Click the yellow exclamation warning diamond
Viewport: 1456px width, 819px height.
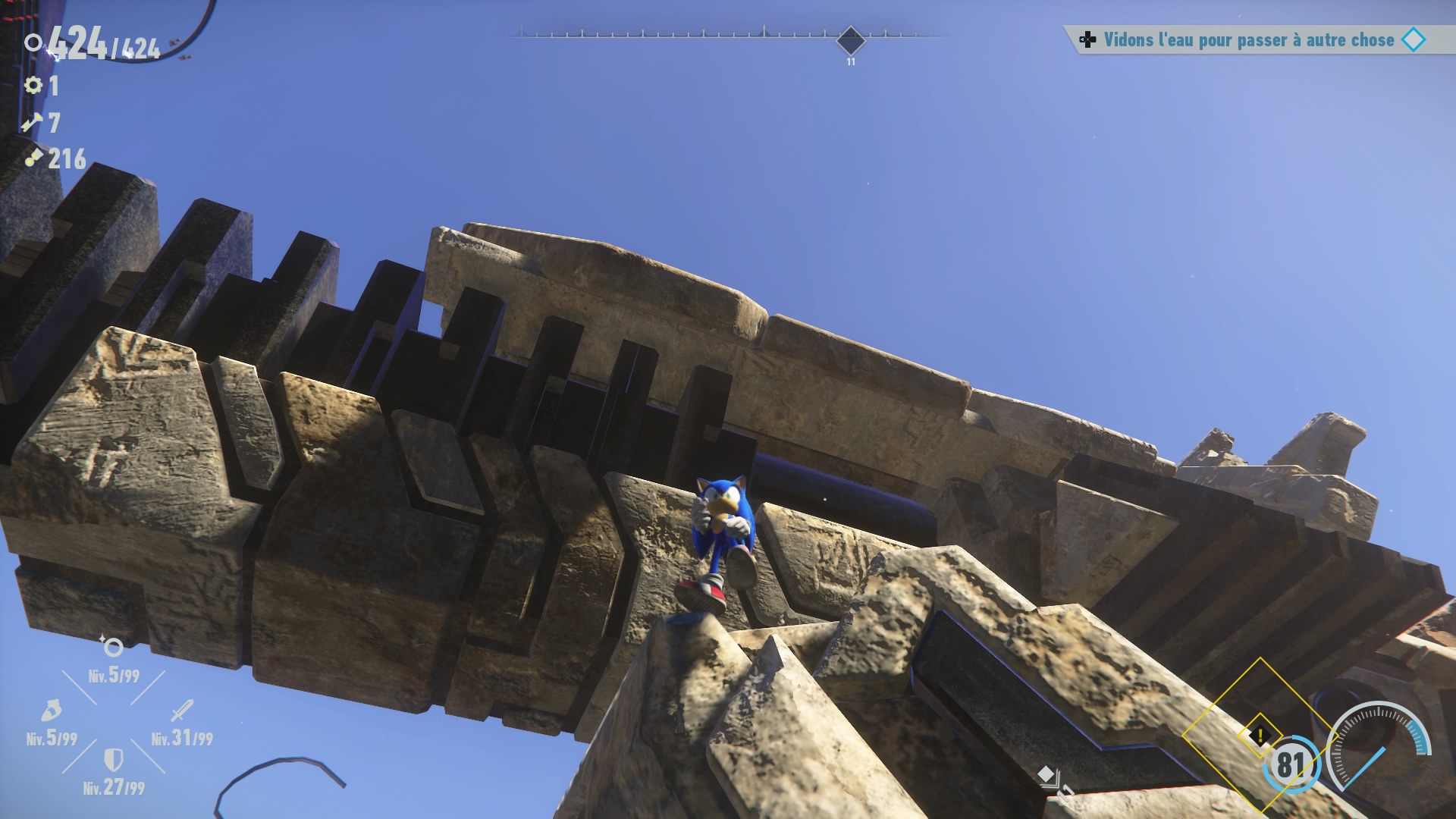pyautogui.click(x=1260, y=735)
